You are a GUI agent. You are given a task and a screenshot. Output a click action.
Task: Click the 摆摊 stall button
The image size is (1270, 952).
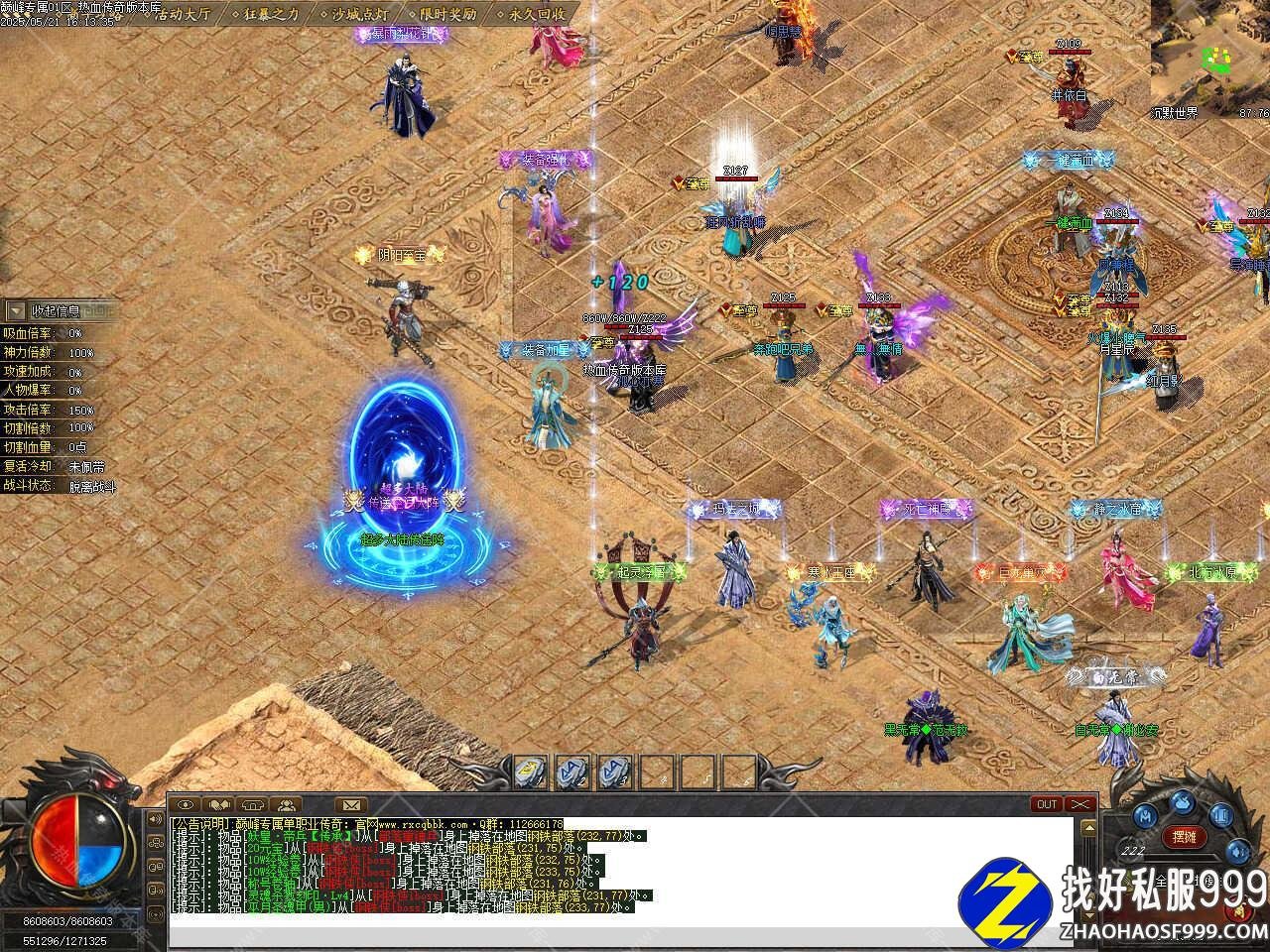[1184, 837]
